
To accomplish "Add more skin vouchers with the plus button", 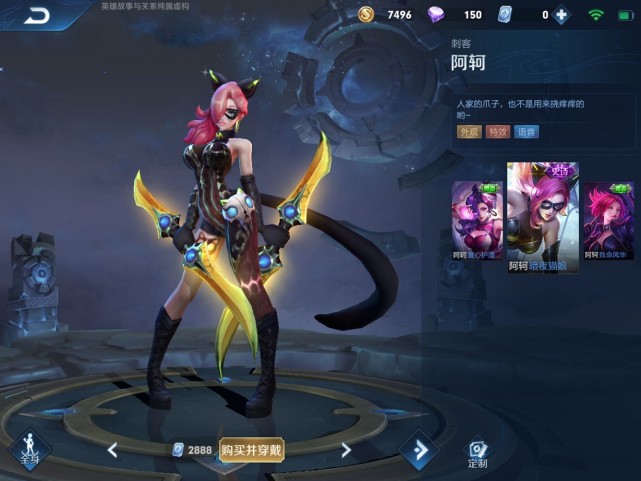I will coord(561,15).
